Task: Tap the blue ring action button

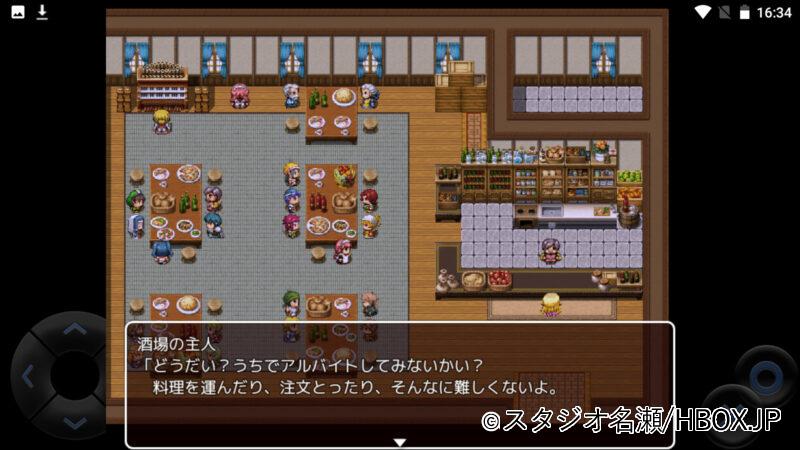Action: coord(765,377)
